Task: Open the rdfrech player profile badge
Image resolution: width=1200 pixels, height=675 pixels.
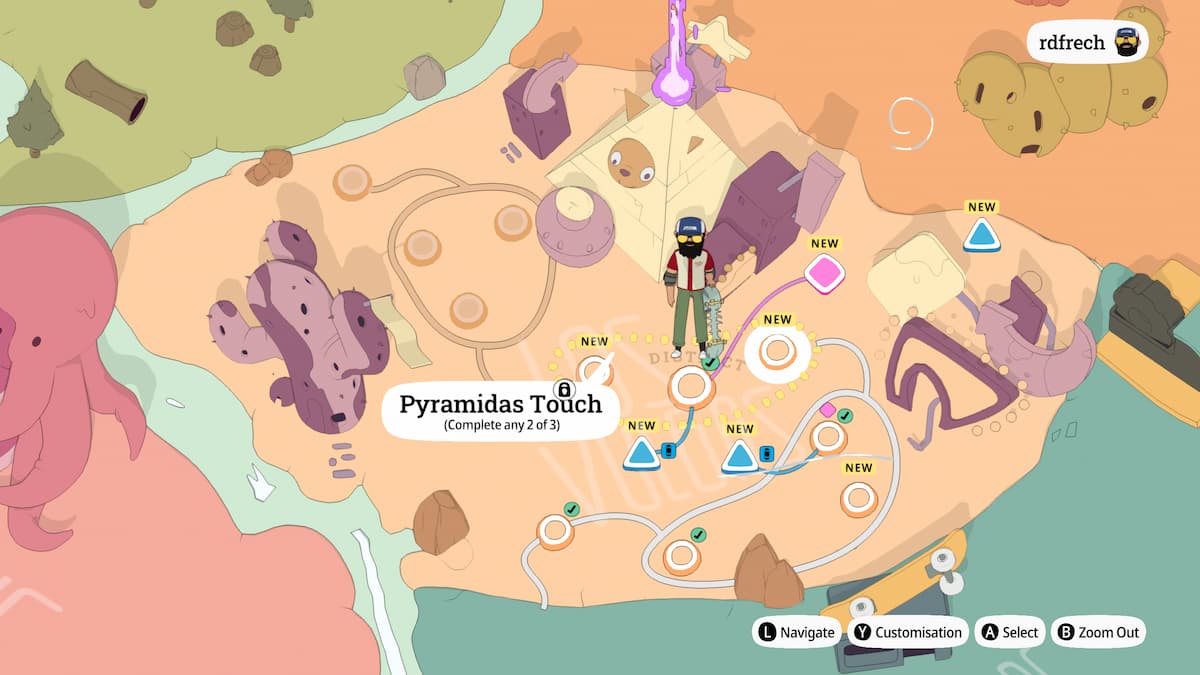Action: (1085, 43)
